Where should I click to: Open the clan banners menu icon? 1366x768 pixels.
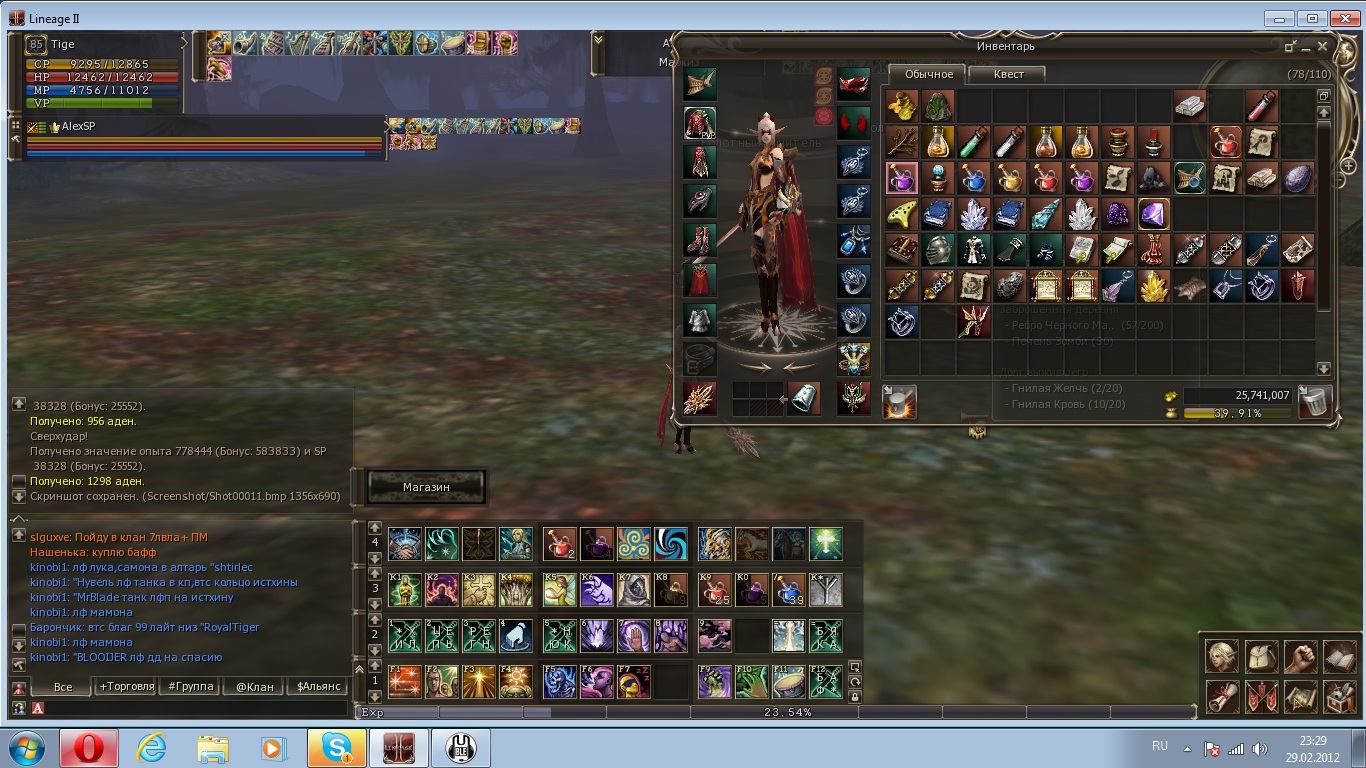click(1261, 696)
